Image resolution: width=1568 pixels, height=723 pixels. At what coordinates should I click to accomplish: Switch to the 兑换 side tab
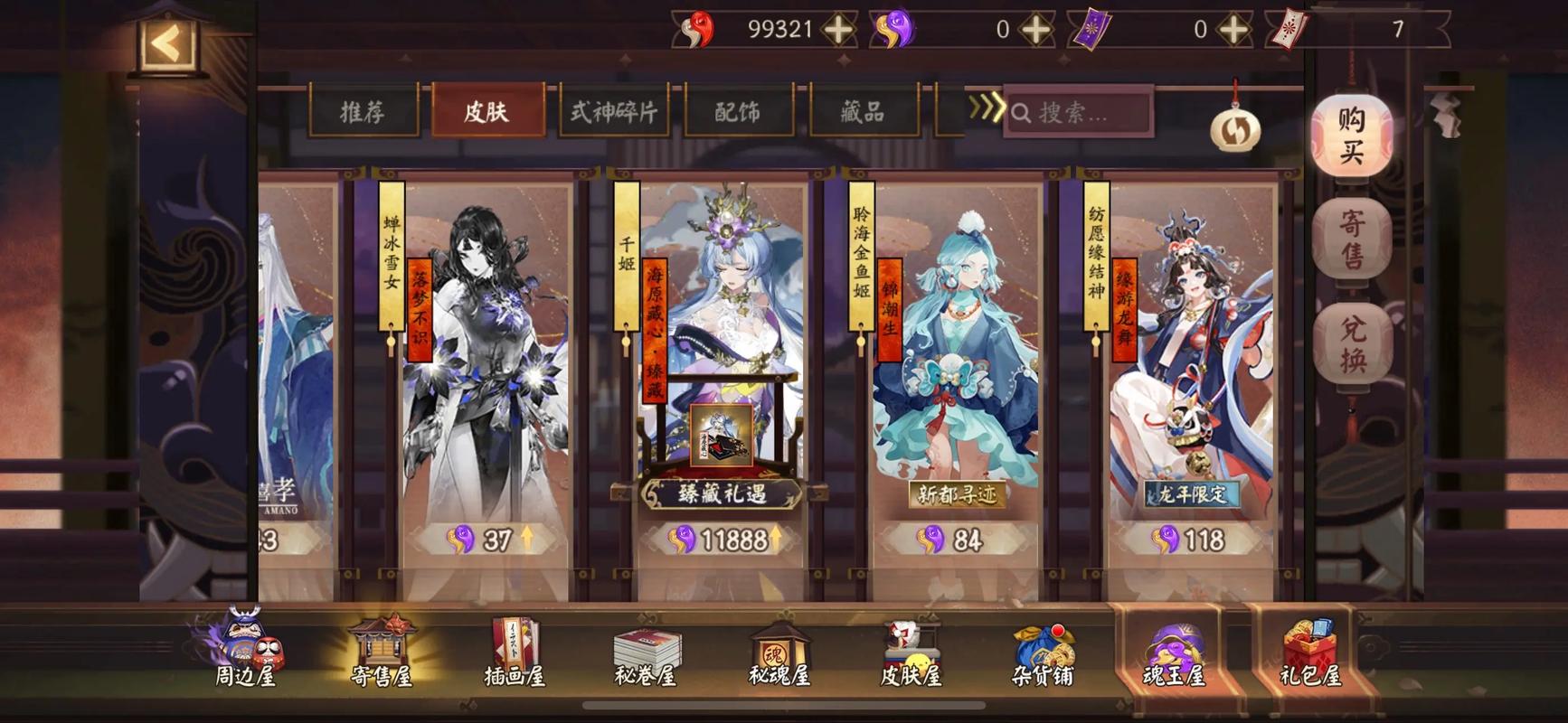coord(1352,344)
